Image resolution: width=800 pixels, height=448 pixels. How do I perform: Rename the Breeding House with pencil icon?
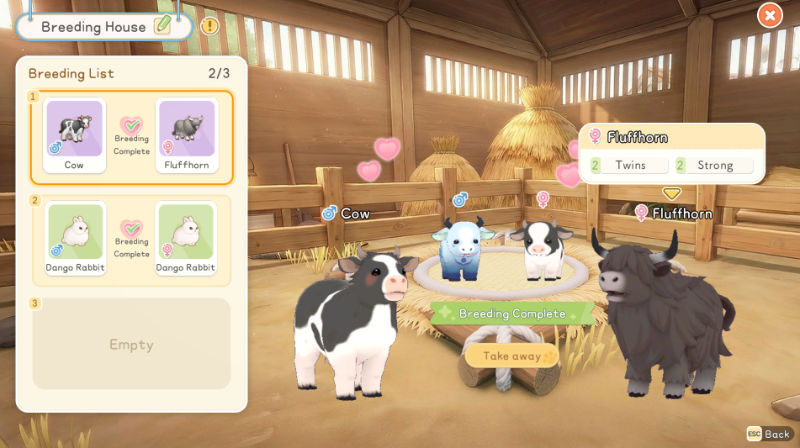coord(163,26)
